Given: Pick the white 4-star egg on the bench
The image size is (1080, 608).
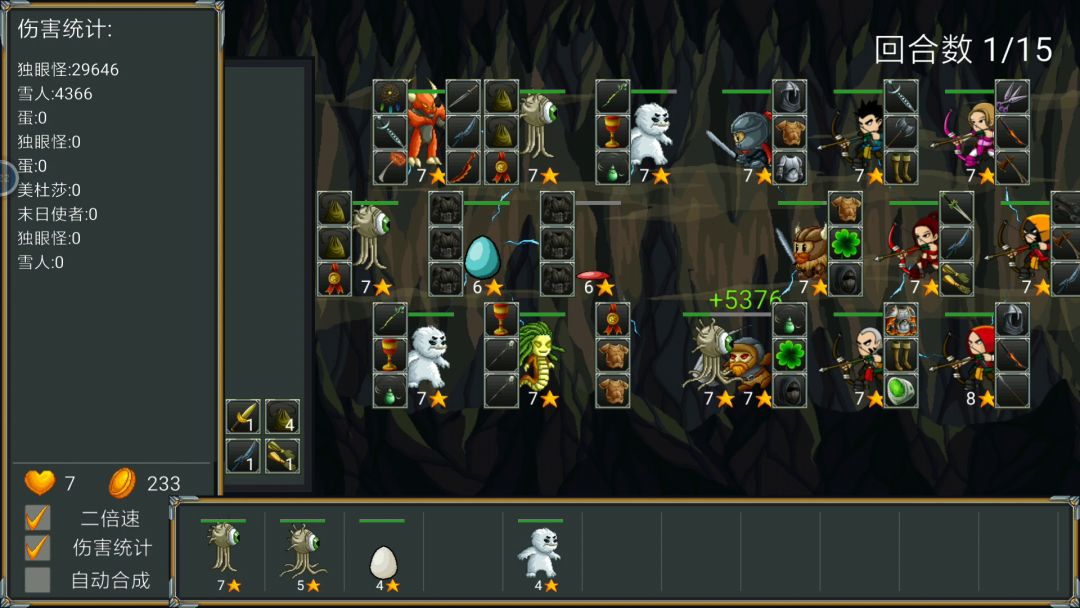Looking at the screenshot, I should (x=382, y=561).
